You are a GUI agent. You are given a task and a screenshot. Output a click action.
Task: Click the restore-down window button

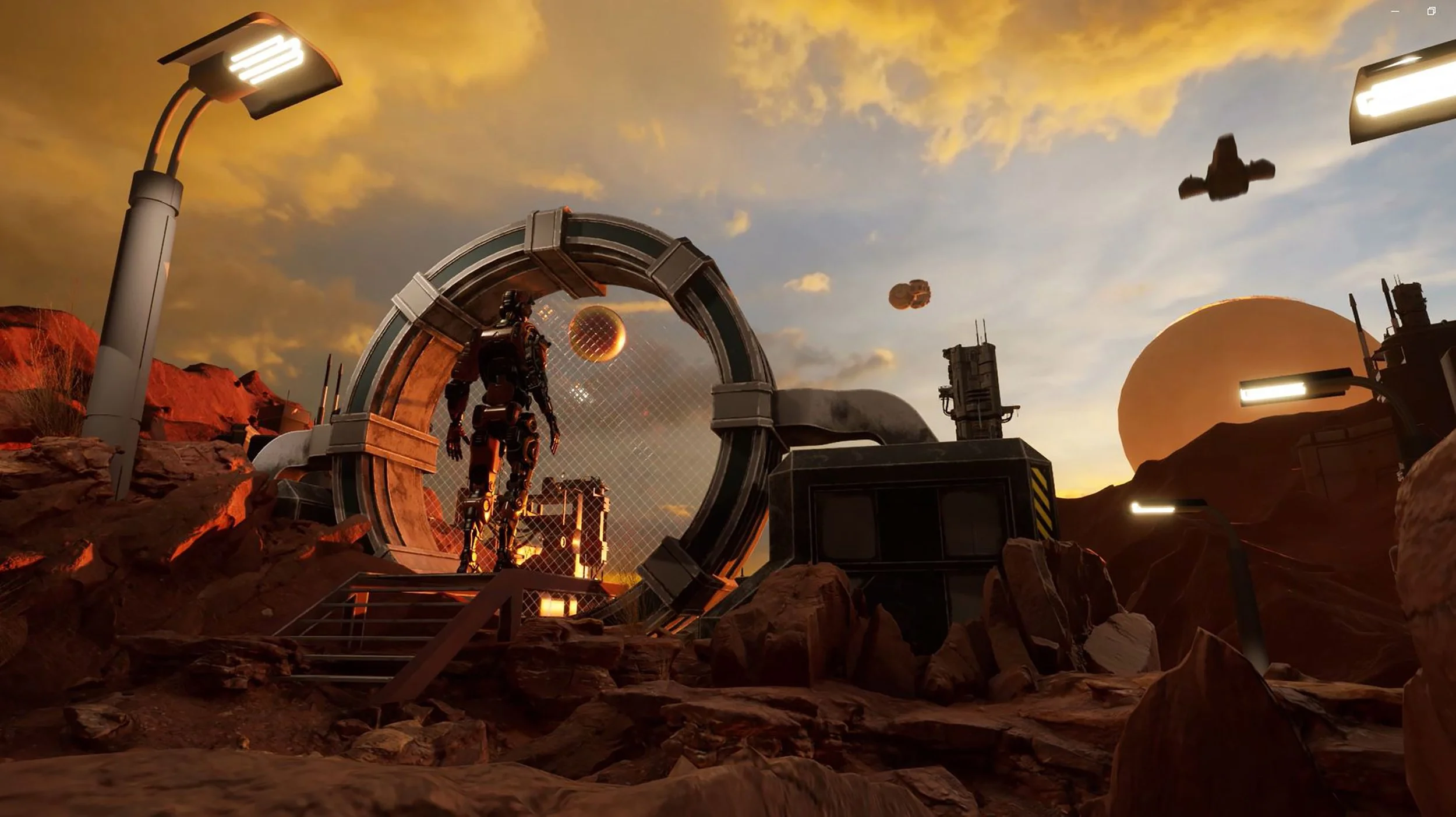click(1431, 11)
